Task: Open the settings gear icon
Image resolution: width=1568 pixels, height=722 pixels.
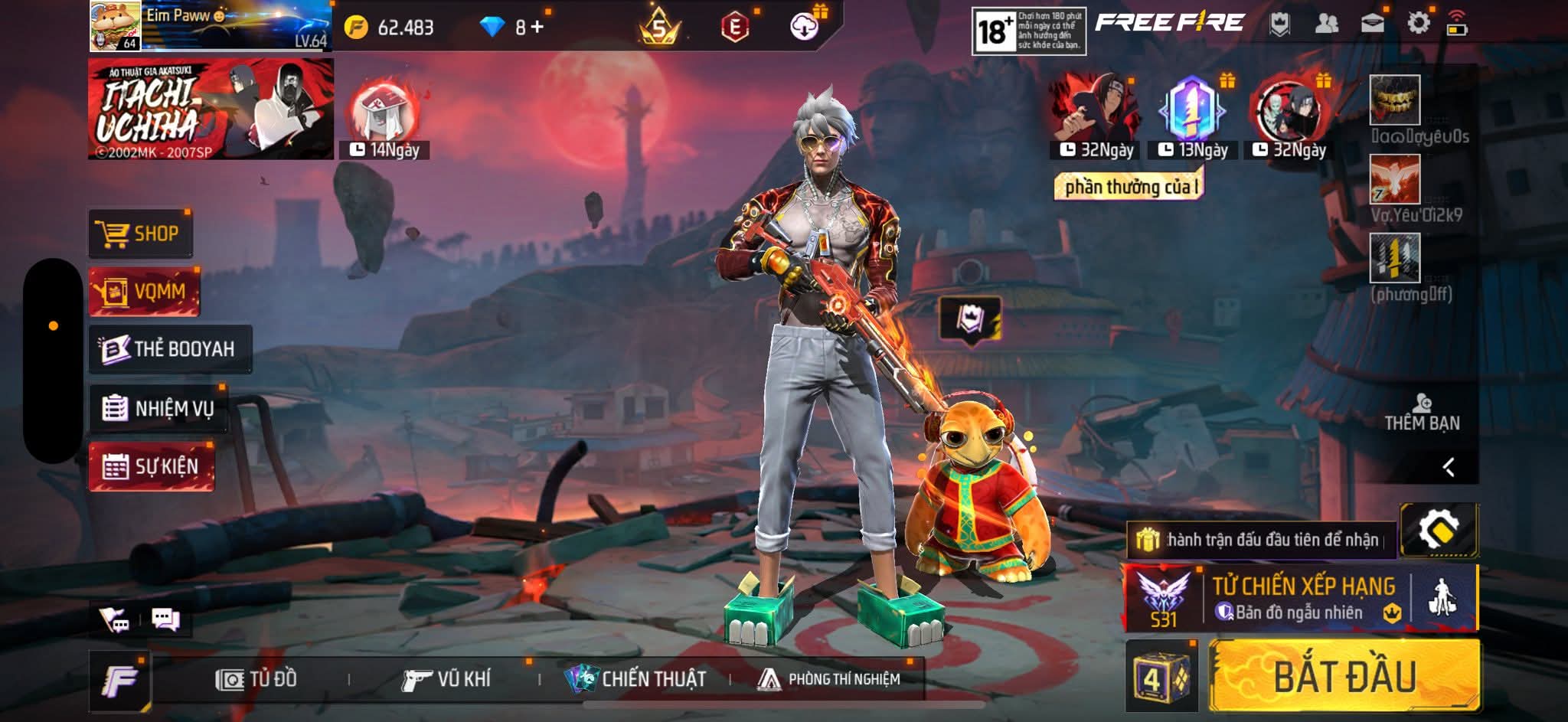Action: pyautogui.click(x=1418, y=23)
